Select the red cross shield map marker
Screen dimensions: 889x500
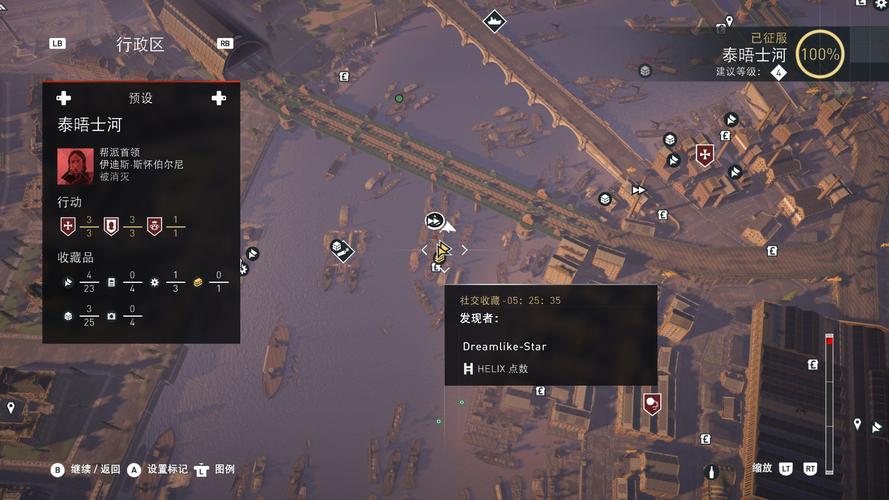(x=705, y=155)
